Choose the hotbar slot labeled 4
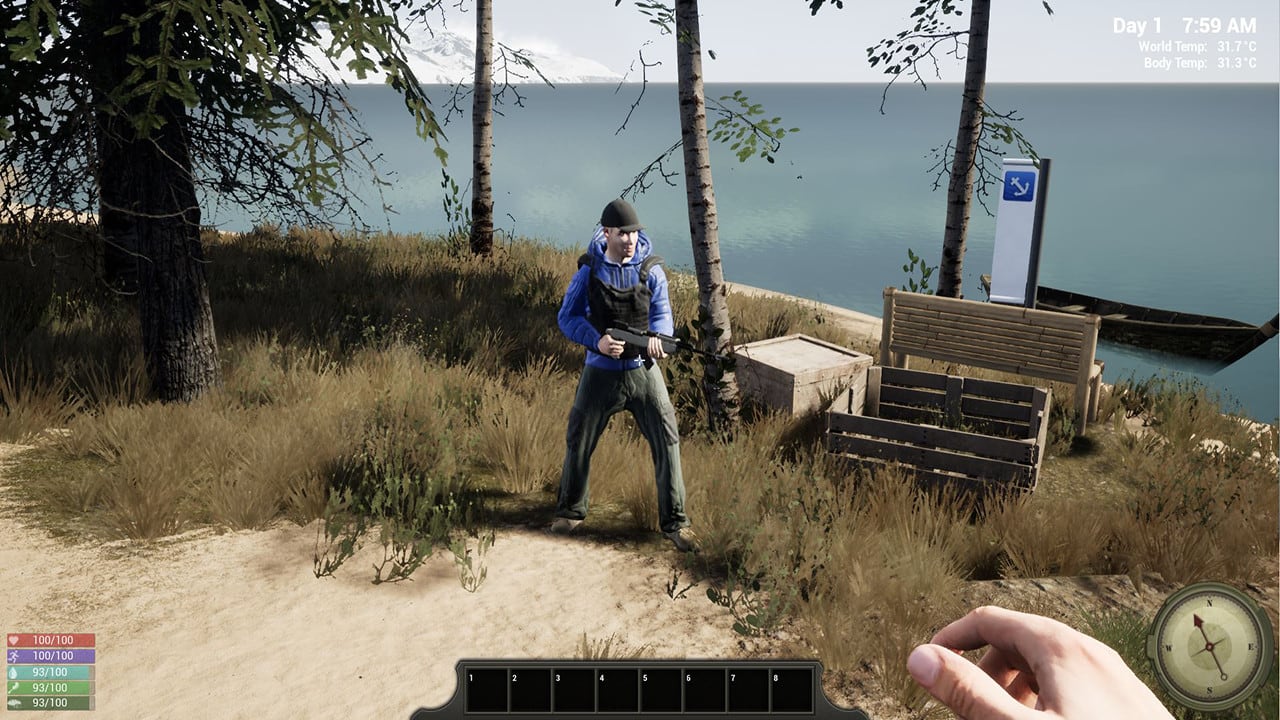 (x=618, y=690)
